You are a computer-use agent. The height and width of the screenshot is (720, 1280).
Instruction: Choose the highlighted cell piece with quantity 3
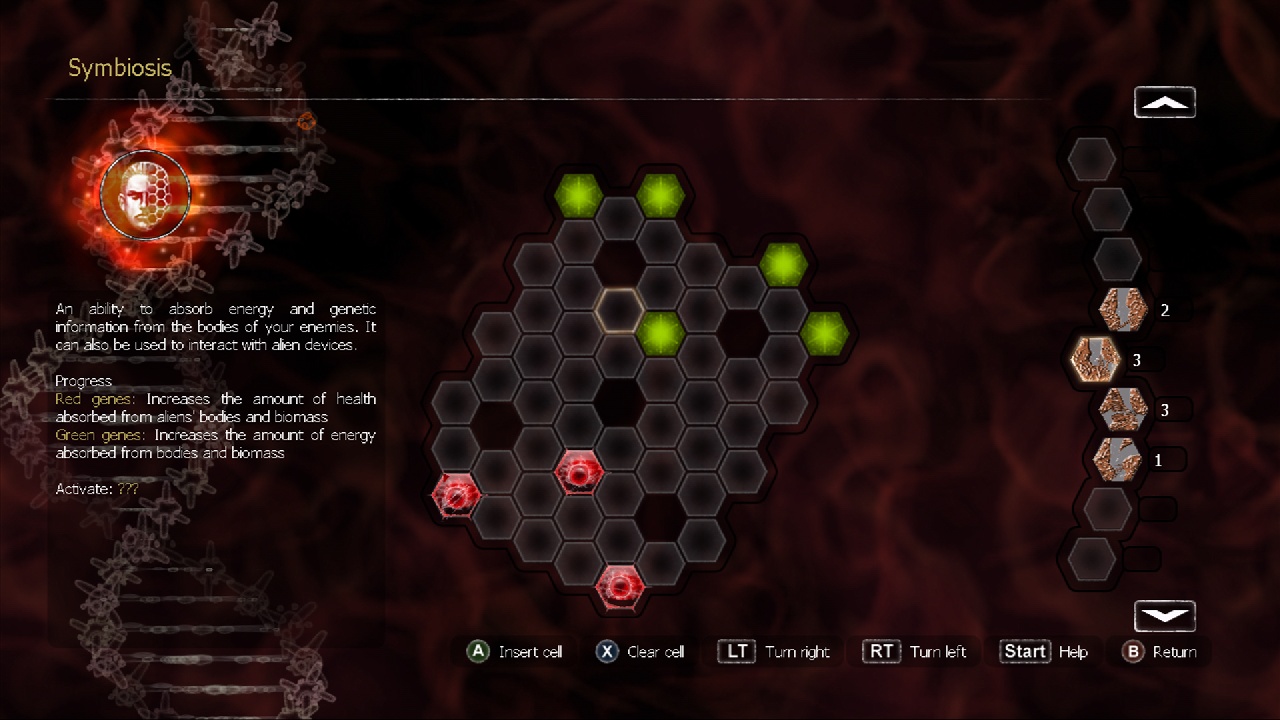tap(1093, 358)
